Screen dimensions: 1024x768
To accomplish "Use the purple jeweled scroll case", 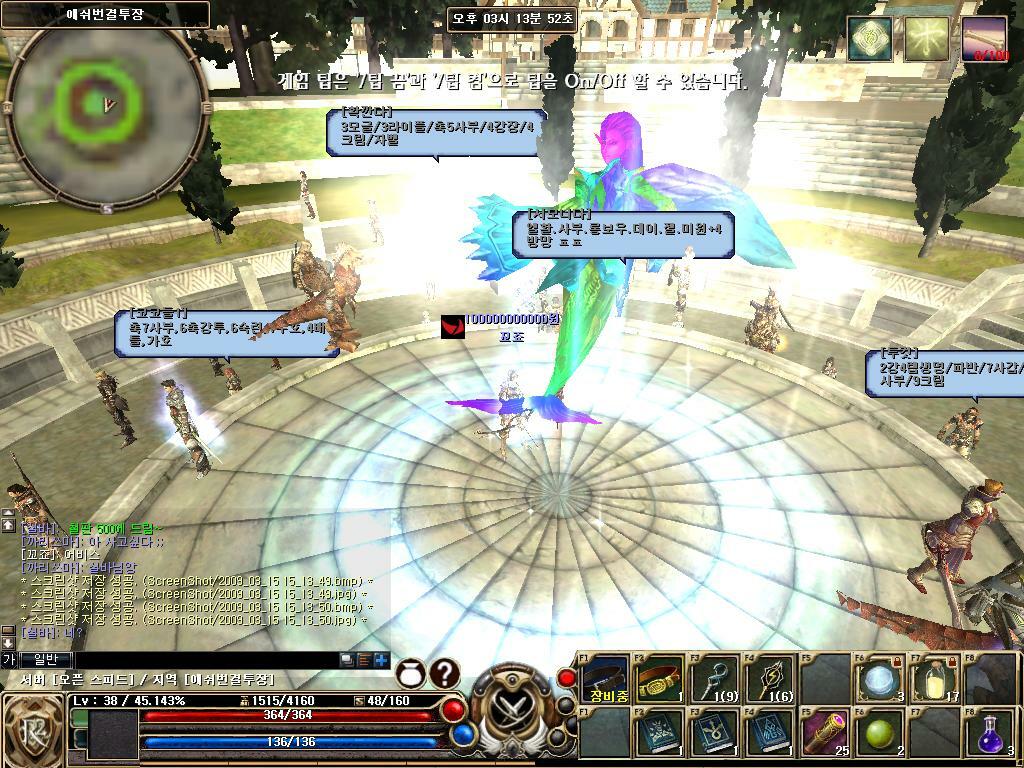I will (x=824, y=734).
